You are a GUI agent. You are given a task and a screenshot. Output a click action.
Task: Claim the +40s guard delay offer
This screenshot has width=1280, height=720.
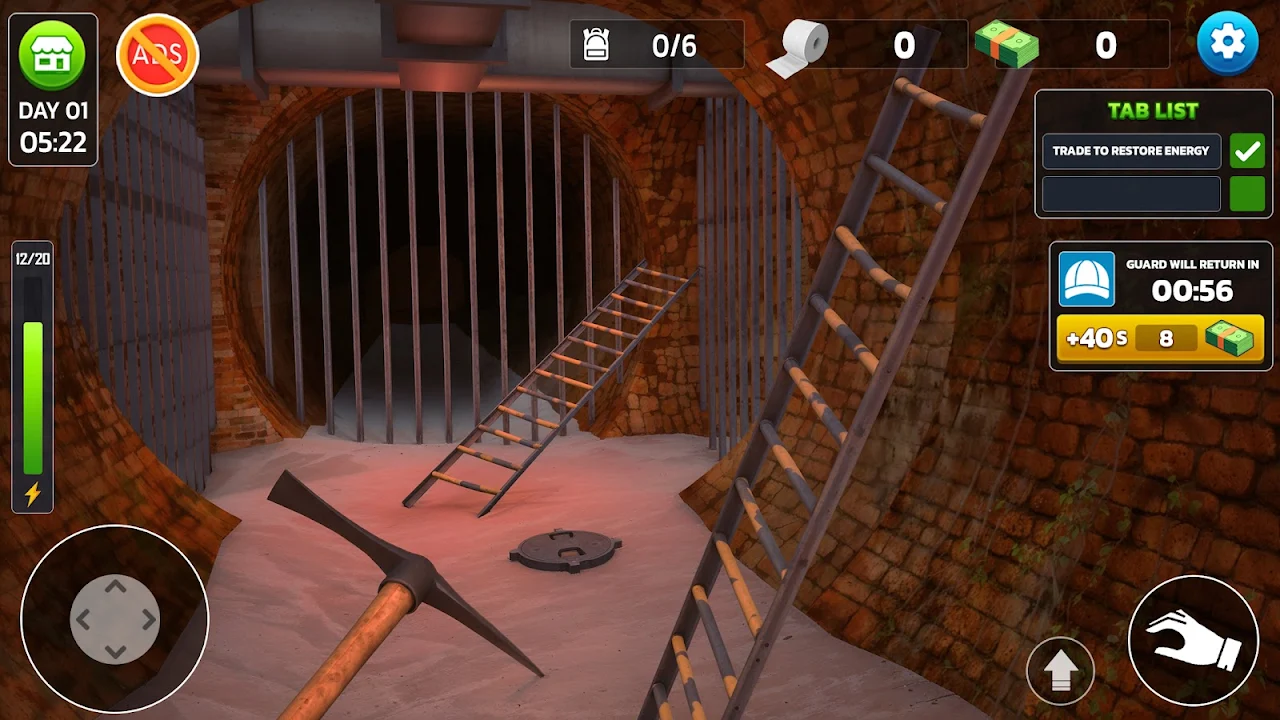[1160, 338]
